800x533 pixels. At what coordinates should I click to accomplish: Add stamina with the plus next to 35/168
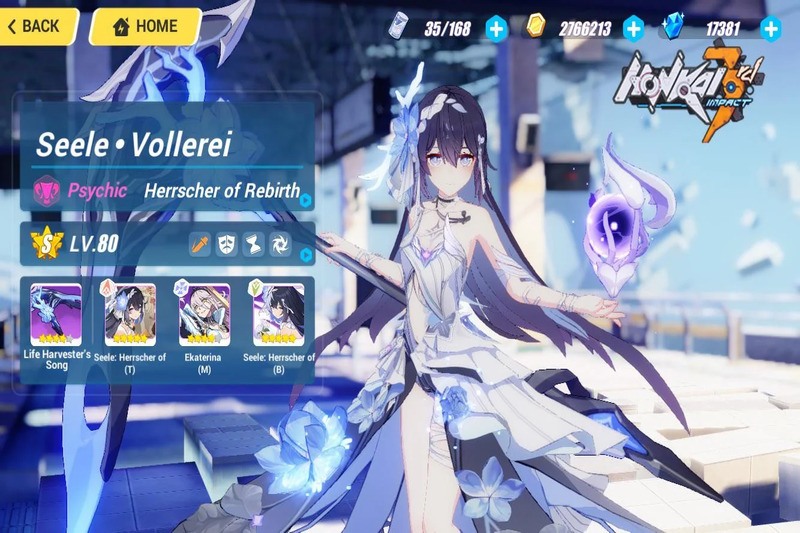496,29
